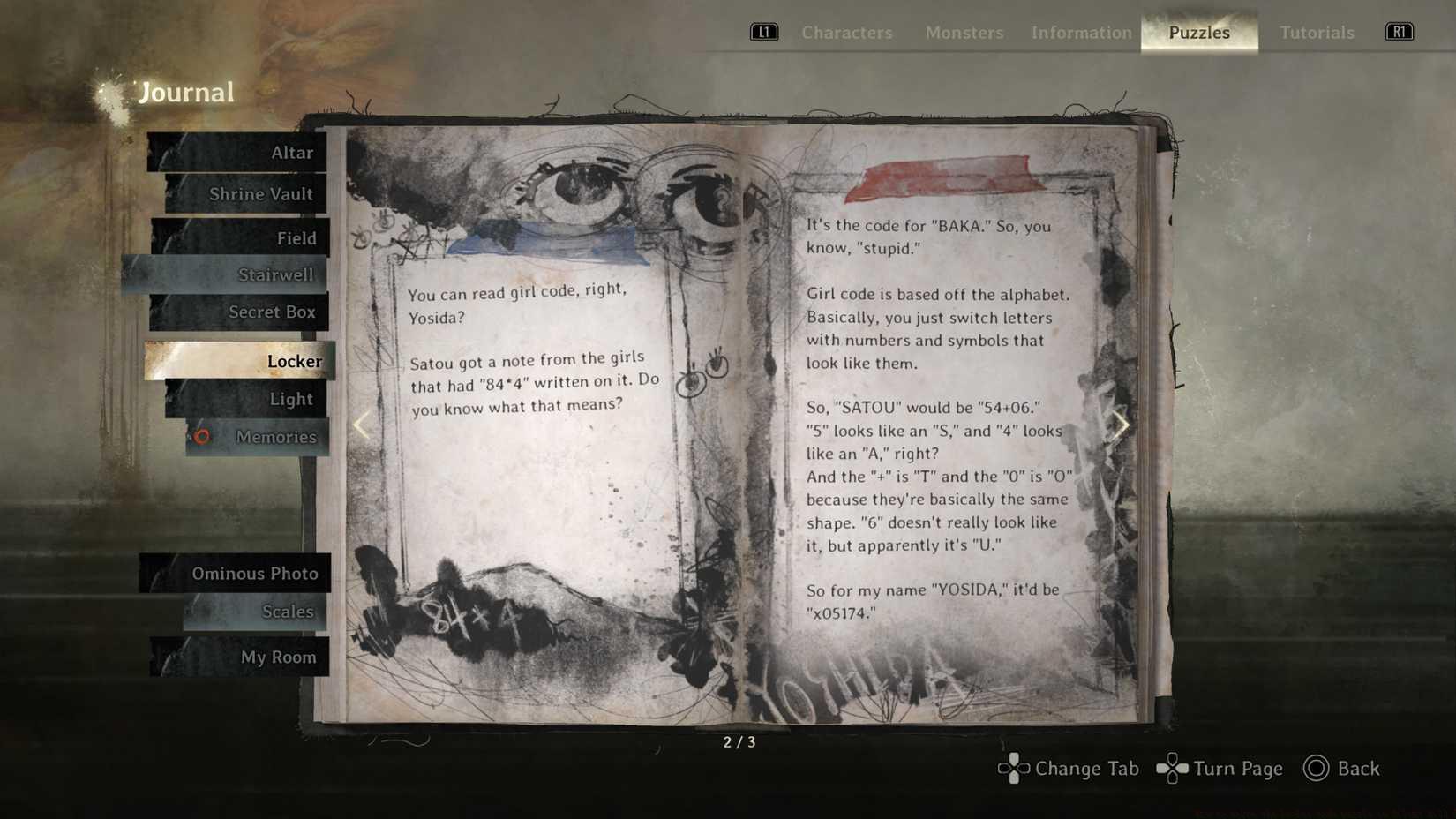Open the Memories entry
Image resolution: width=1456 pixels, height=819 pixels.
(x=275, y=437)
